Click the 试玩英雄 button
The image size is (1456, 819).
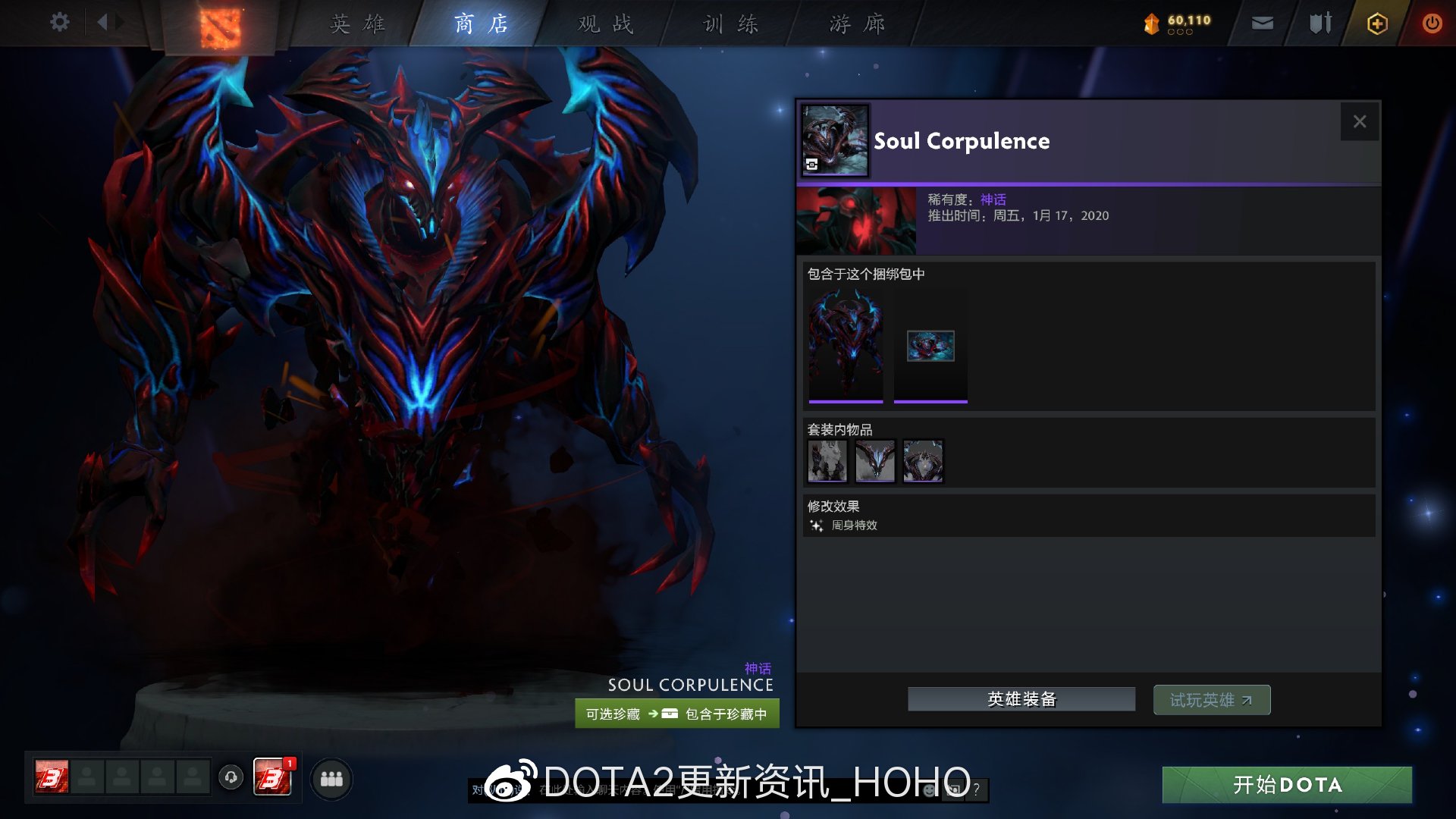pyautogui.click(x=1211, y=699)
